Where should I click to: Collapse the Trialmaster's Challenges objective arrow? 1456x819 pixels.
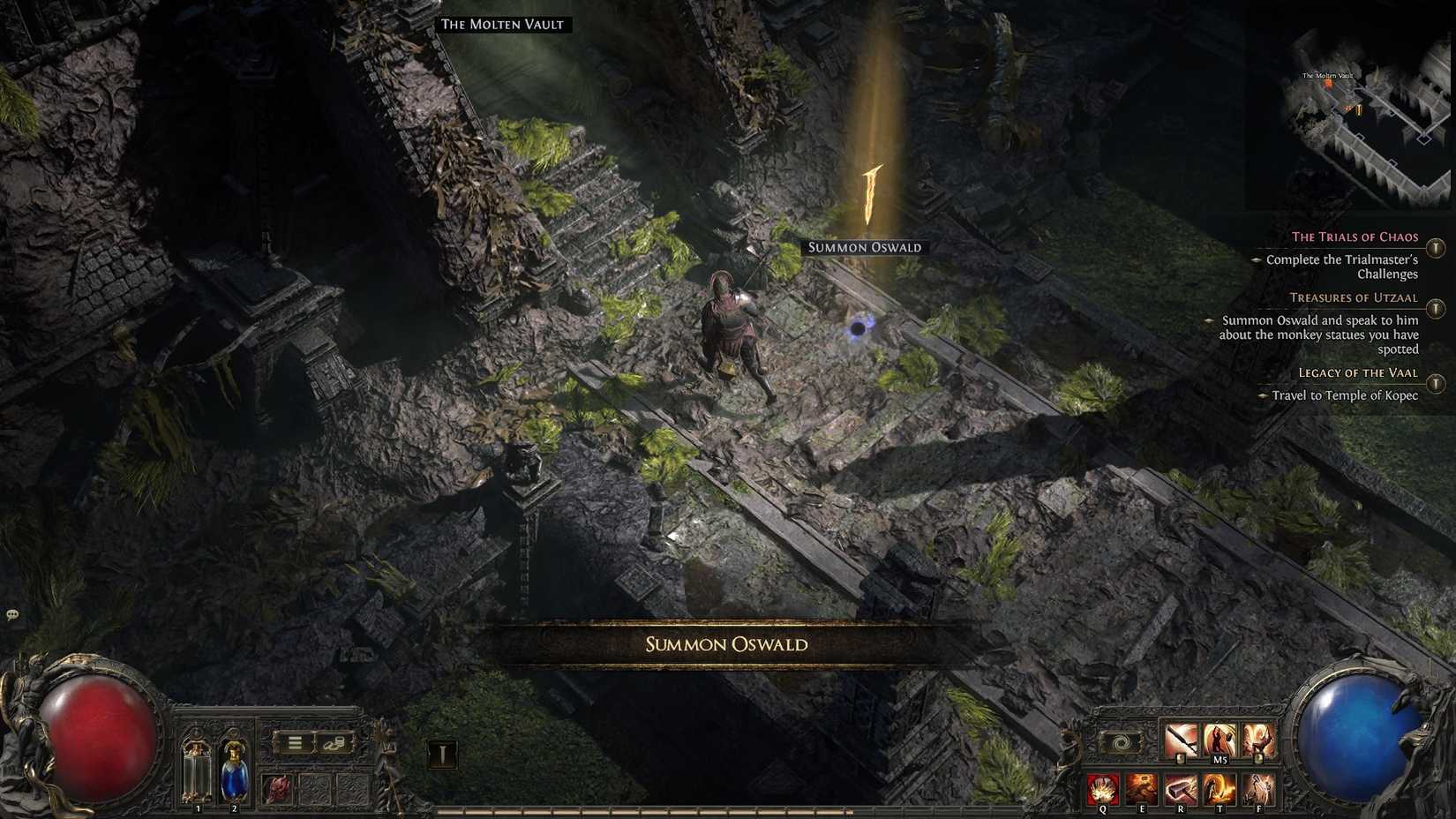point(1257,260)
